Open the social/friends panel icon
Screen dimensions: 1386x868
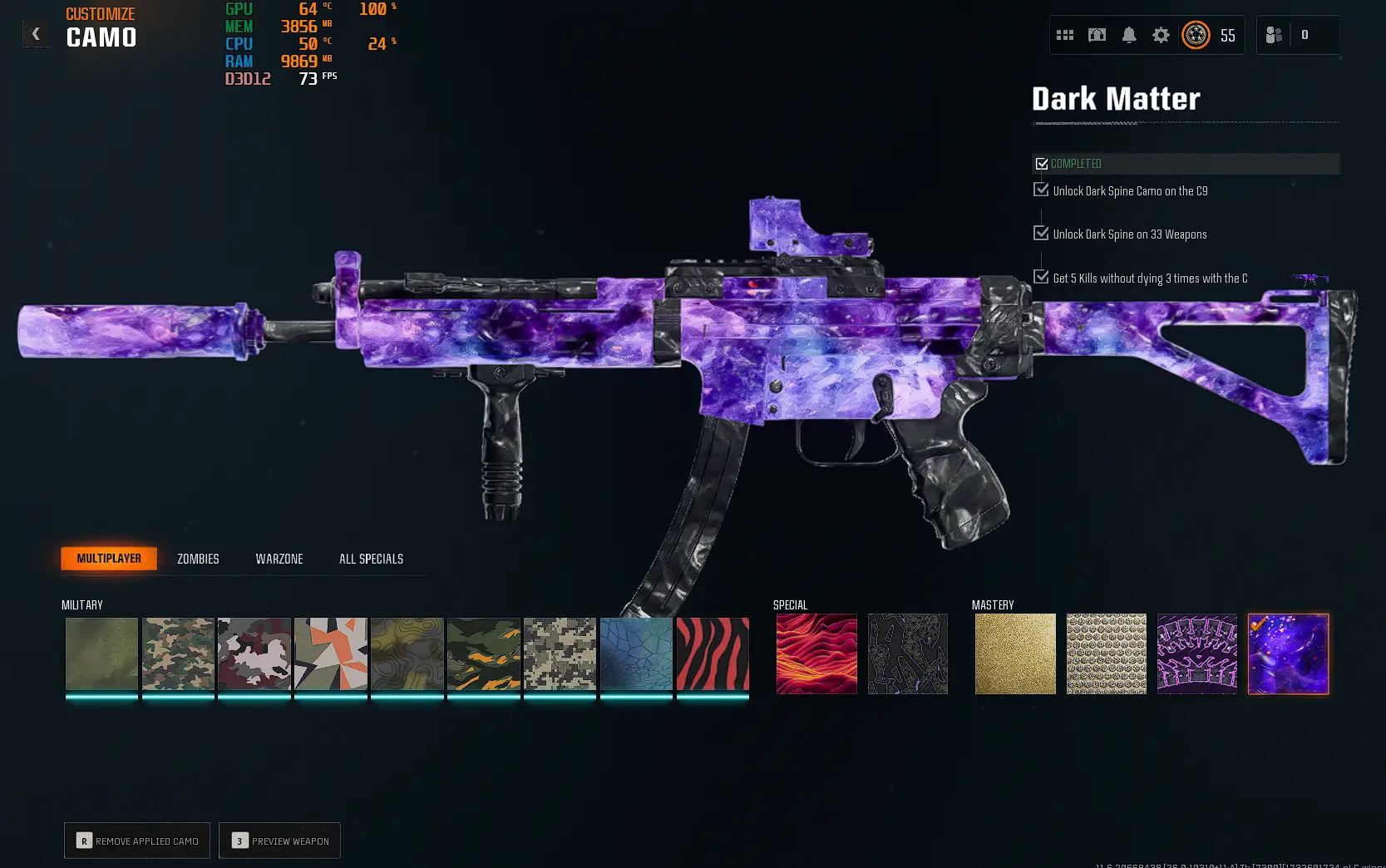[1273, 35]
